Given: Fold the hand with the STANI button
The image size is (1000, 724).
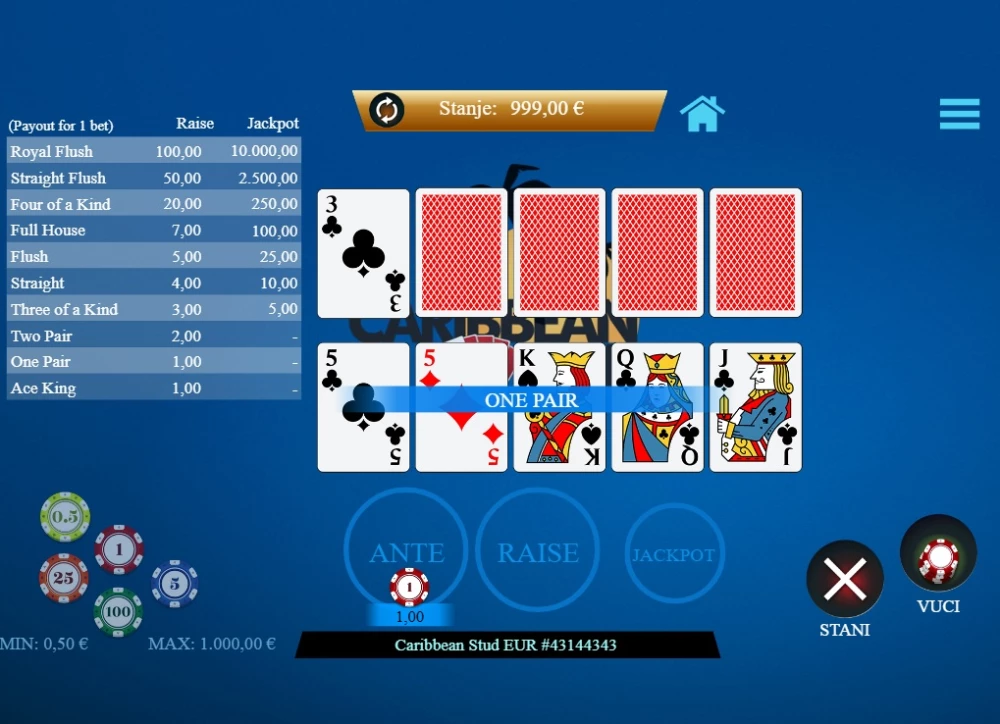Looking at the screenshot, I should click(x=844, y=579).
